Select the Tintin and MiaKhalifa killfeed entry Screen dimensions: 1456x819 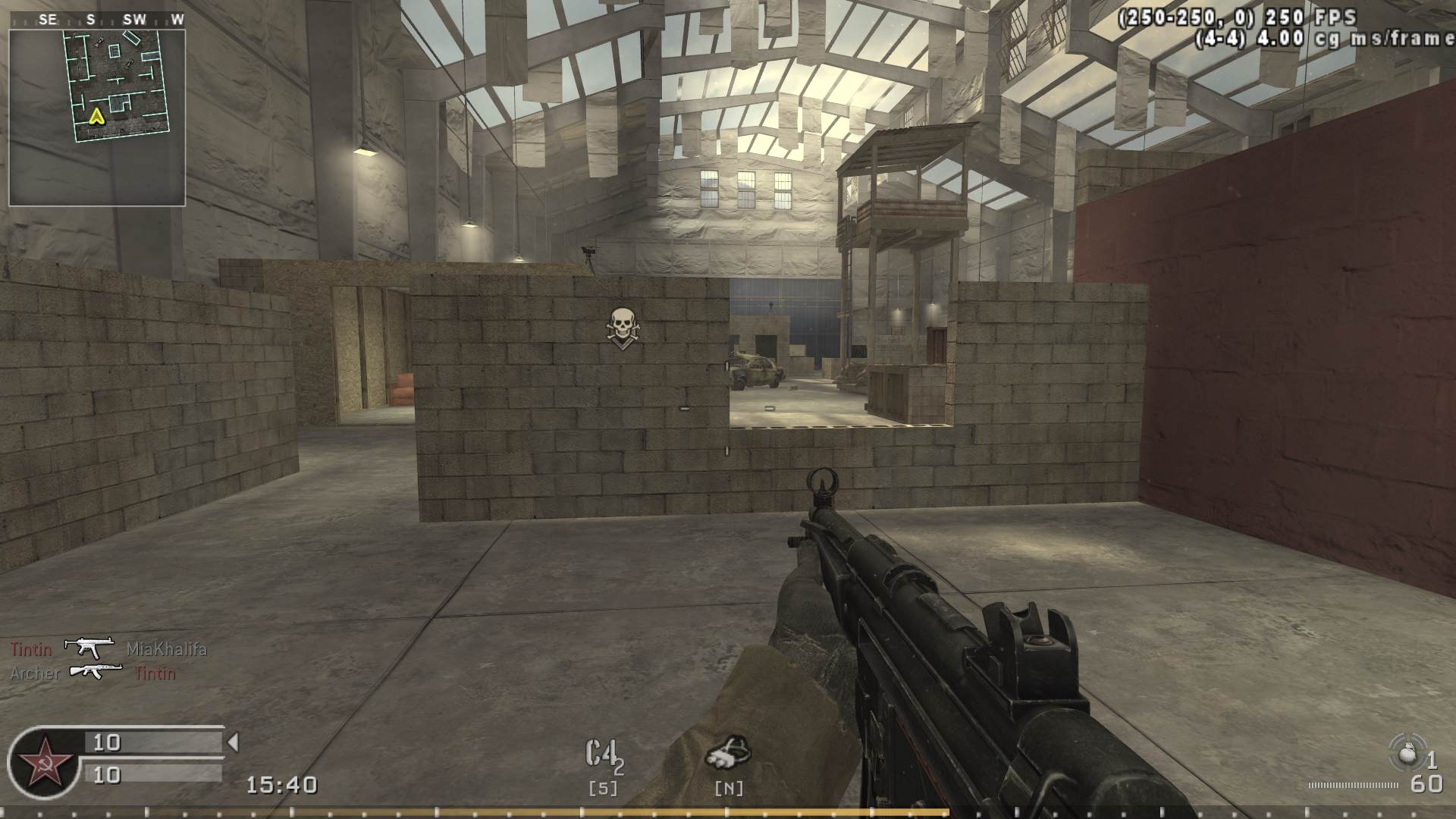[108, 649]
